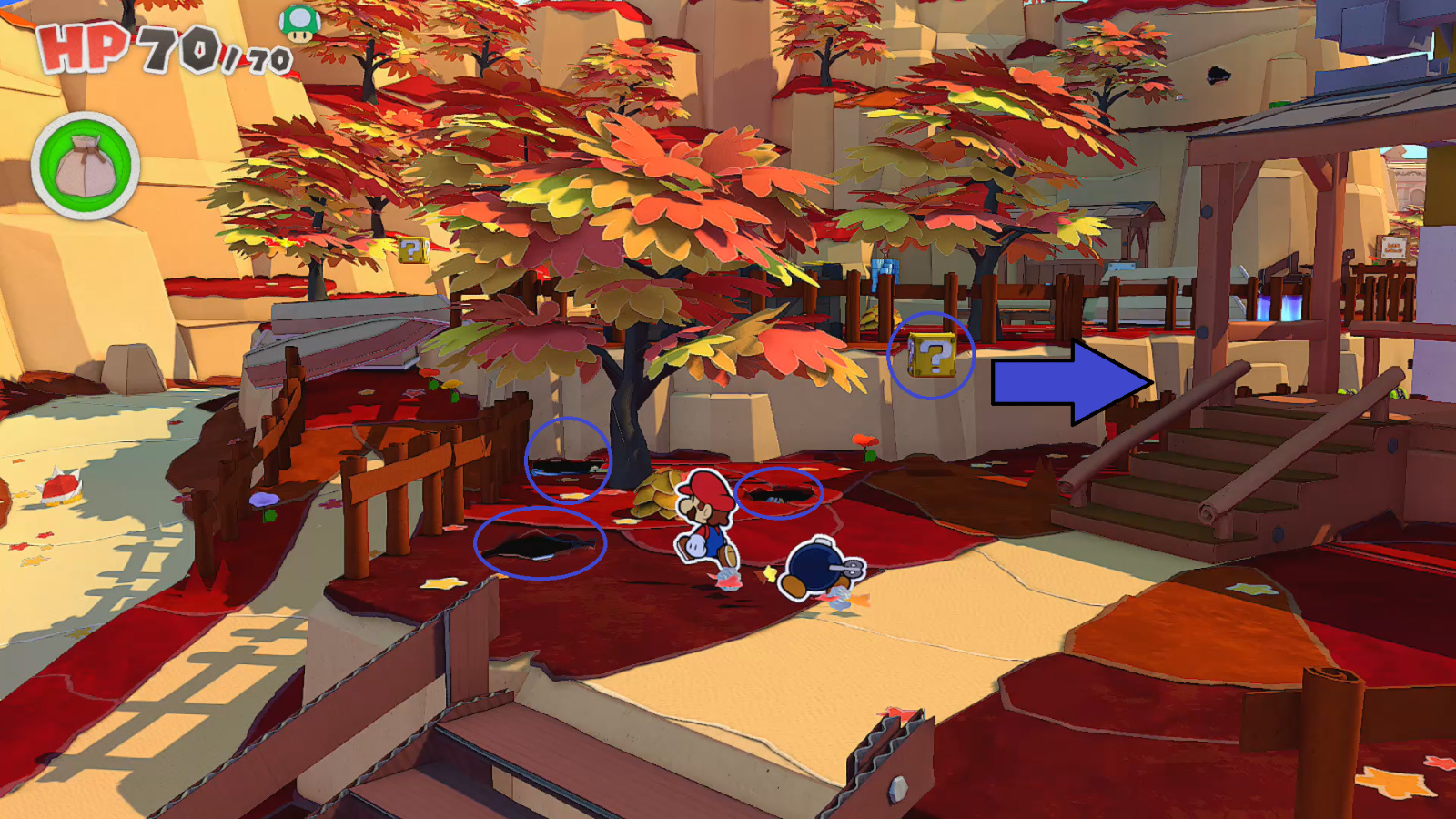1456x819 pixels.
Task: Open the posted sign near the top-right fence
Action: pos(1393,248)
